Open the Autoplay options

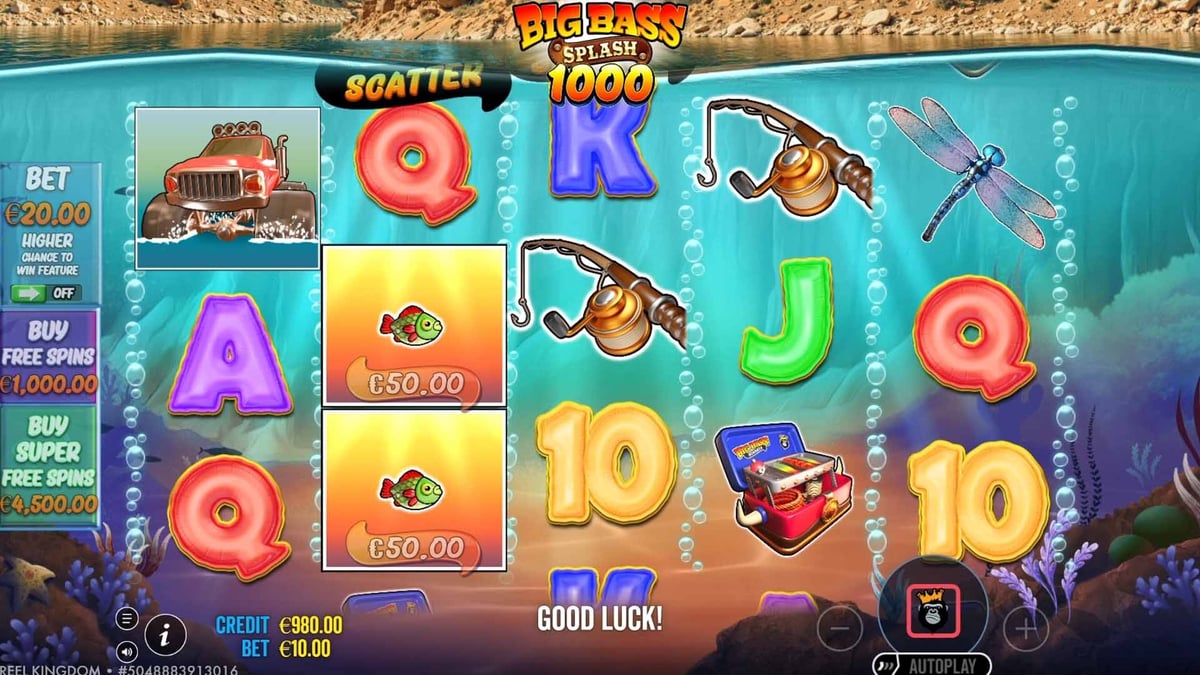point(935,664)
